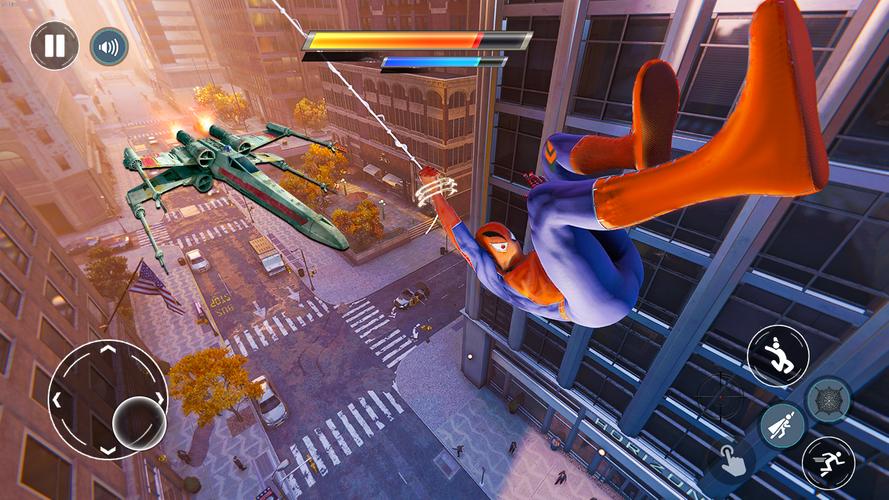Pause the game with the pause button

click(54, 45)
